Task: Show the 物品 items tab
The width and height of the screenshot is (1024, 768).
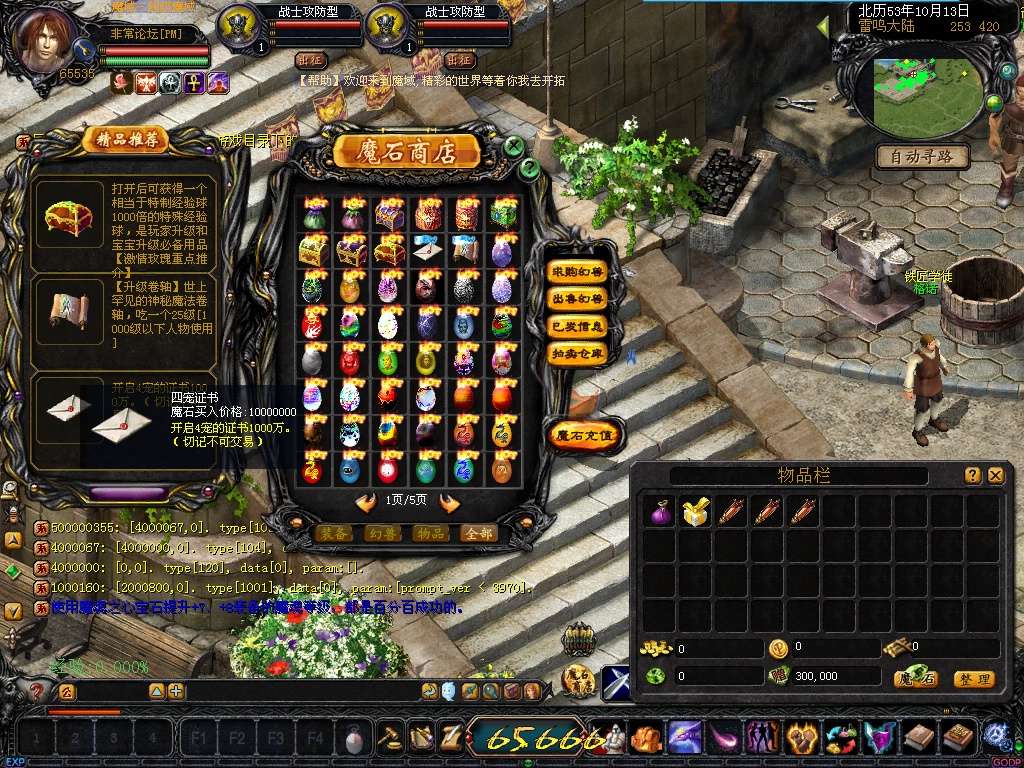Action: 431,534
